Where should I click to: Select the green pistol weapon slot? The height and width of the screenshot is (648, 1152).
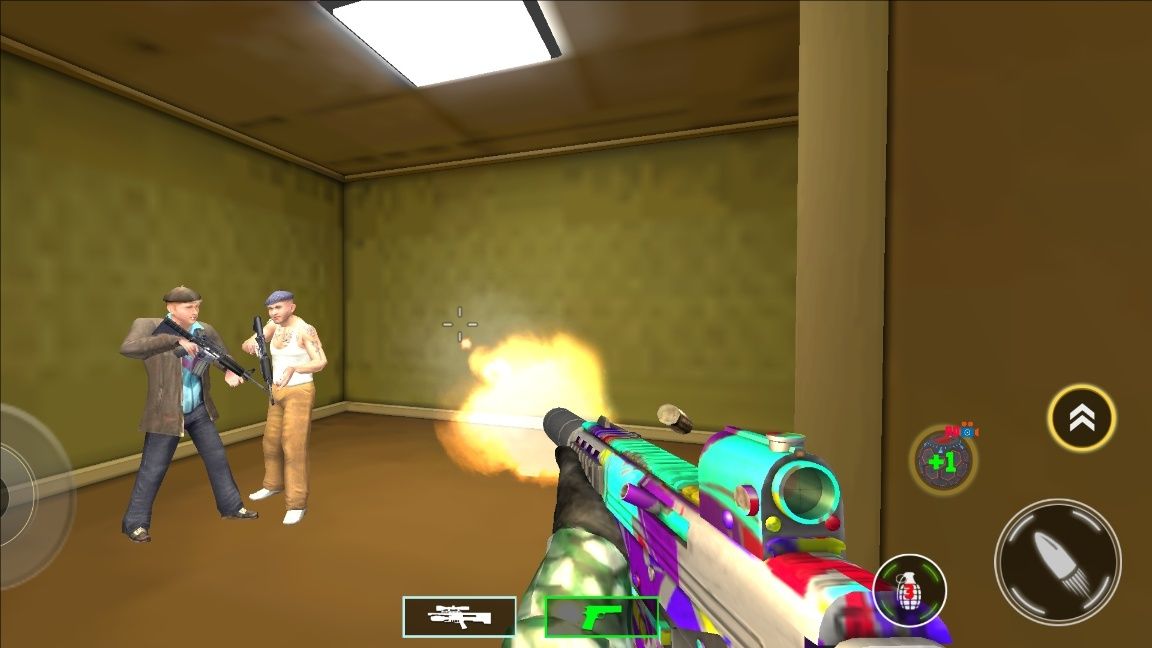point(601,617)
